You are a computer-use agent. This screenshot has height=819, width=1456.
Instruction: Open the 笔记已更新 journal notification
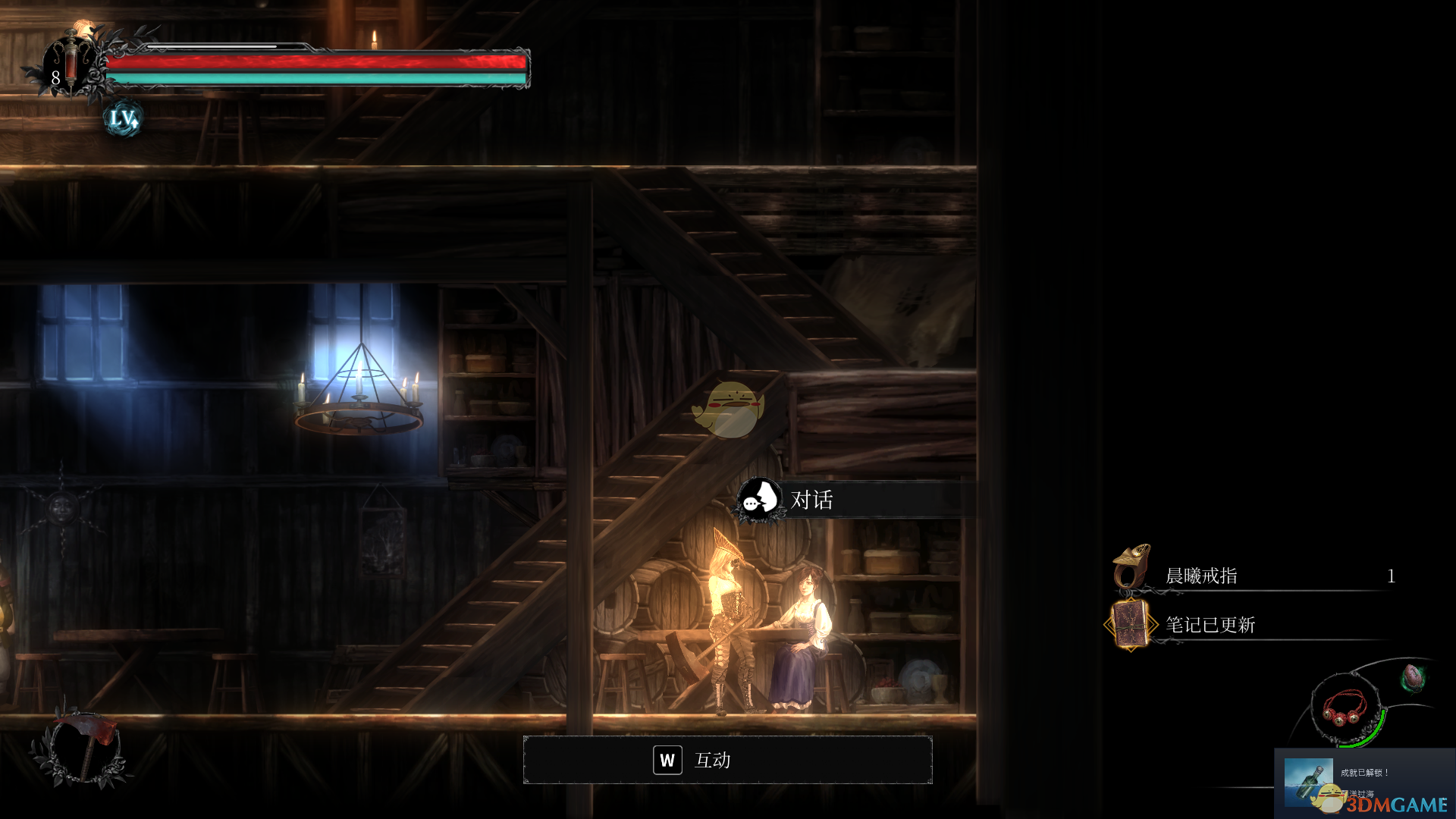(x=1210, y=625)
